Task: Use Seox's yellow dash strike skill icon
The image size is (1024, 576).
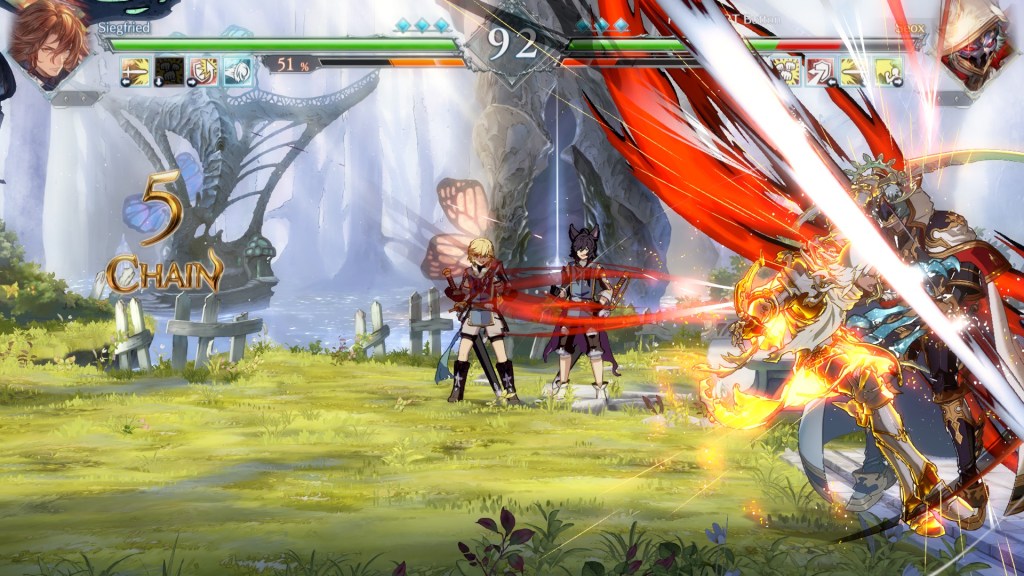Action: [x=854, y=71]
